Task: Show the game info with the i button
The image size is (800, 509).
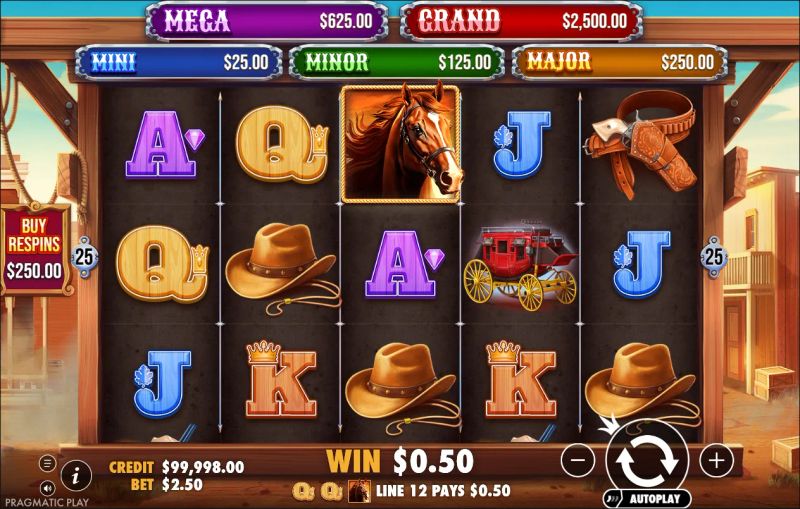Action: (x=76, y=473)
